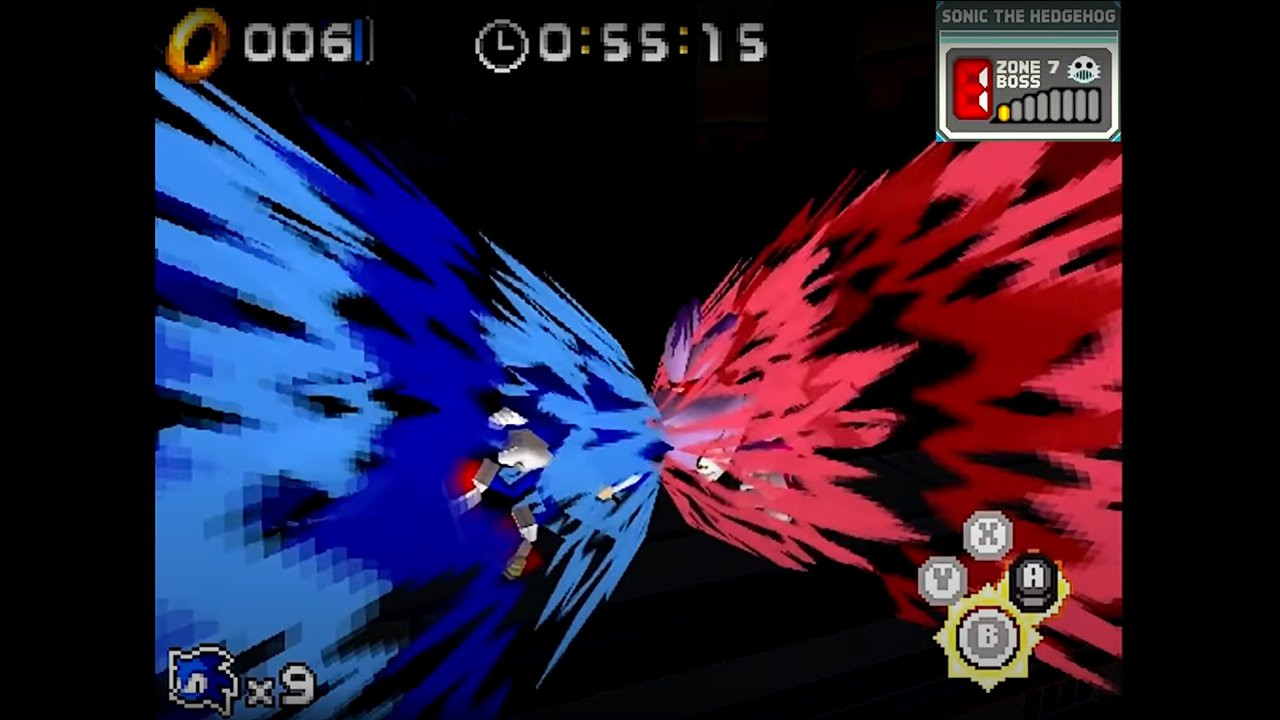Click the gold ring icon
Screen dimensions: 1280x720
click(196, 36)
